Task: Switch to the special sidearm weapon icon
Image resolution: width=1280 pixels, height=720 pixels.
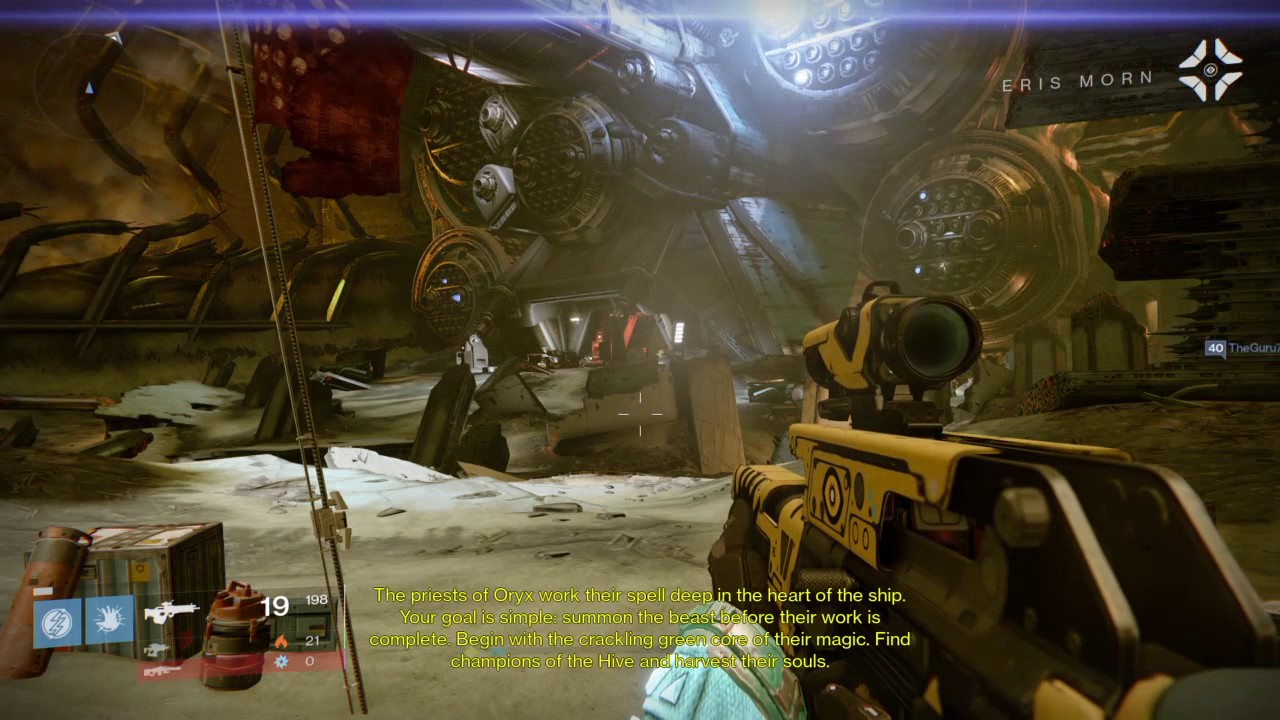Action: tap(156, 650)
